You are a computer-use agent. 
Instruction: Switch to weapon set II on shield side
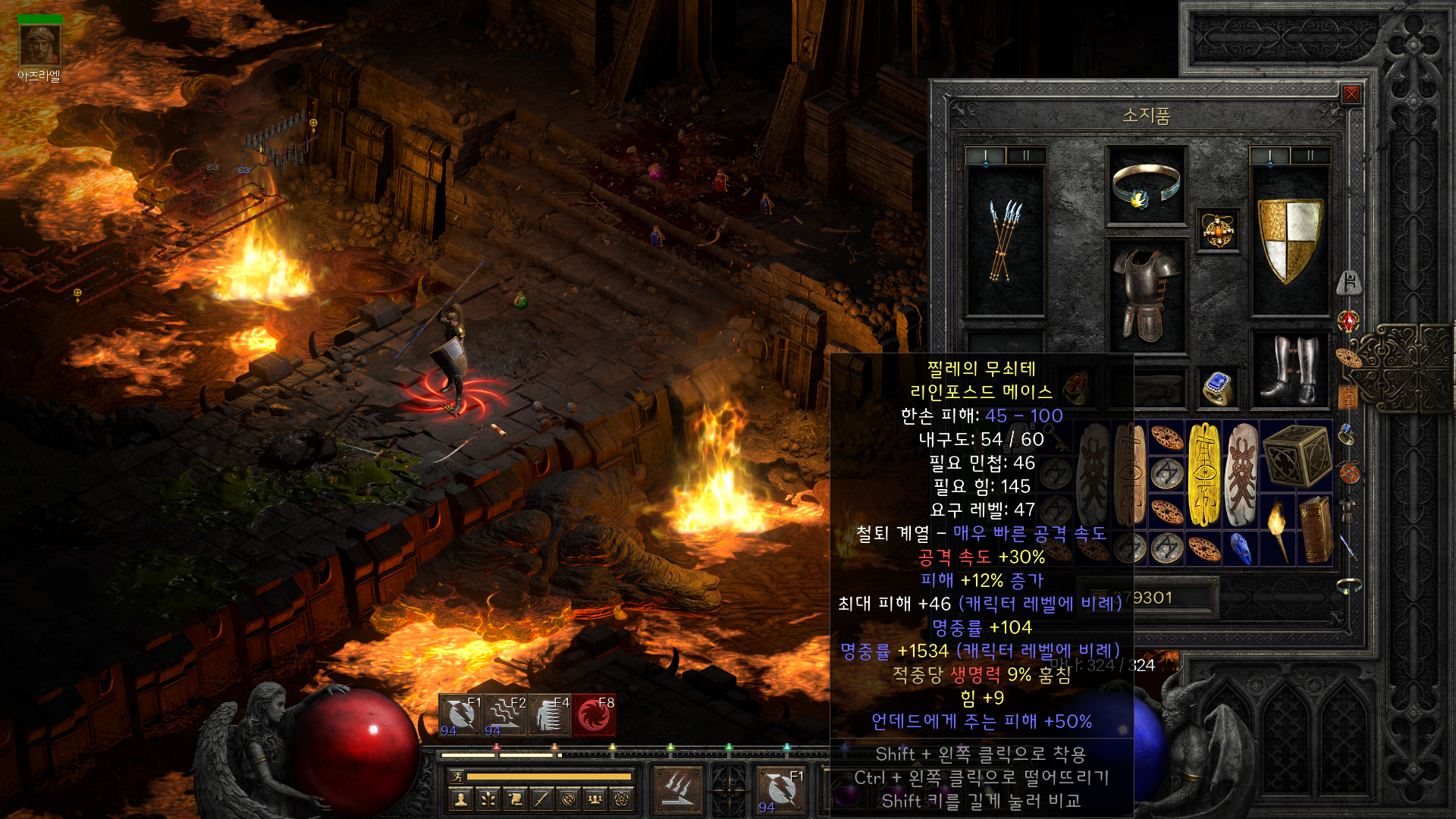point(1310,156)
